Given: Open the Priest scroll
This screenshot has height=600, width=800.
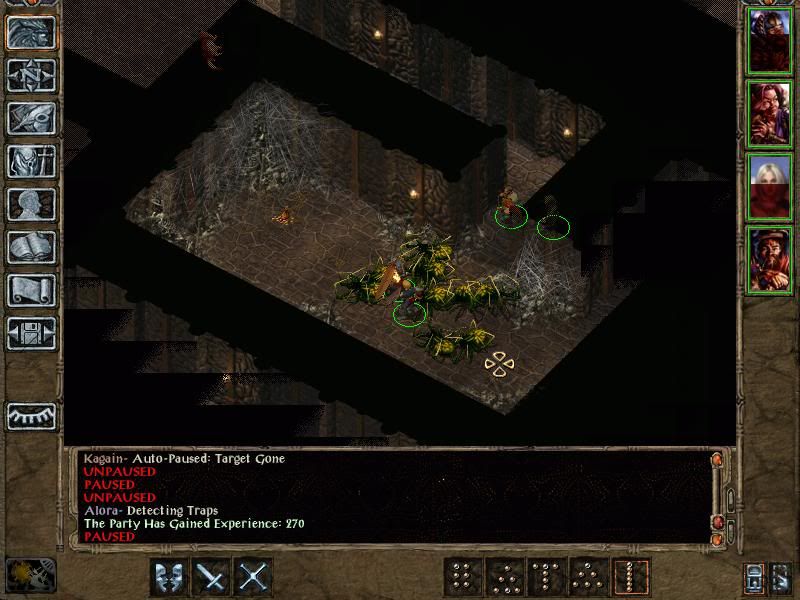Looking at the screenshot, I should tap(31, 290).
